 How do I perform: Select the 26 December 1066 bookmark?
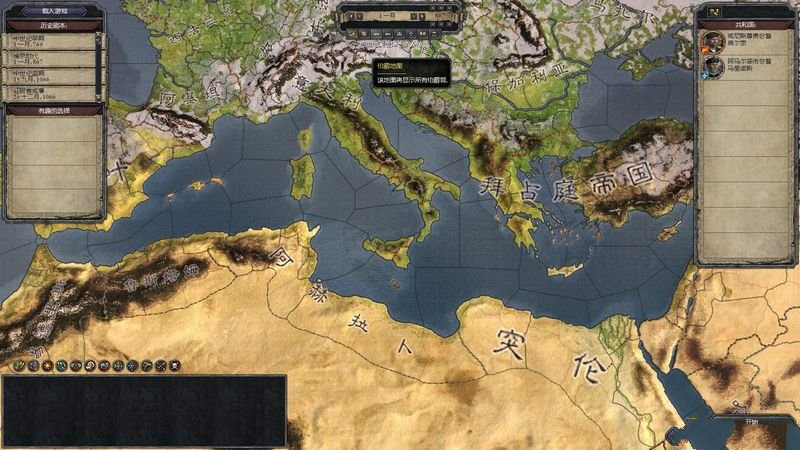coord(52,93)
